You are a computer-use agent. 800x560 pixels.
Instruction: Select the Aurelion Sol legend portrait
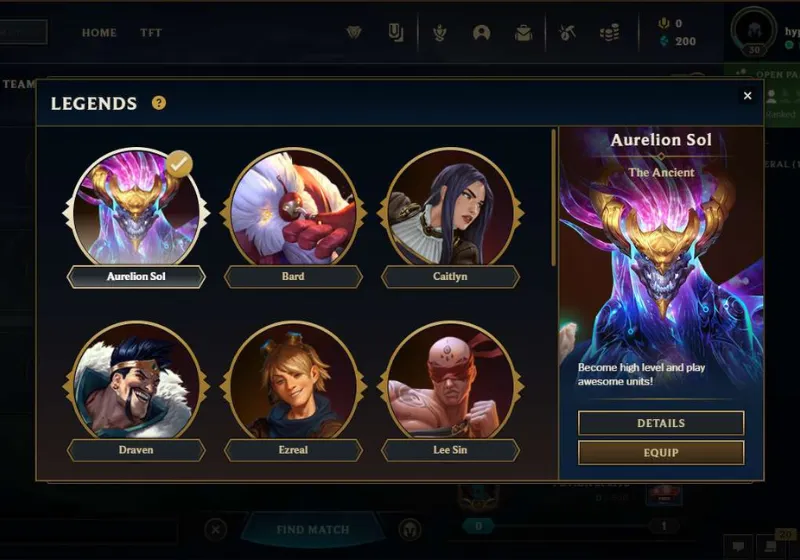(x=136, y=207)
